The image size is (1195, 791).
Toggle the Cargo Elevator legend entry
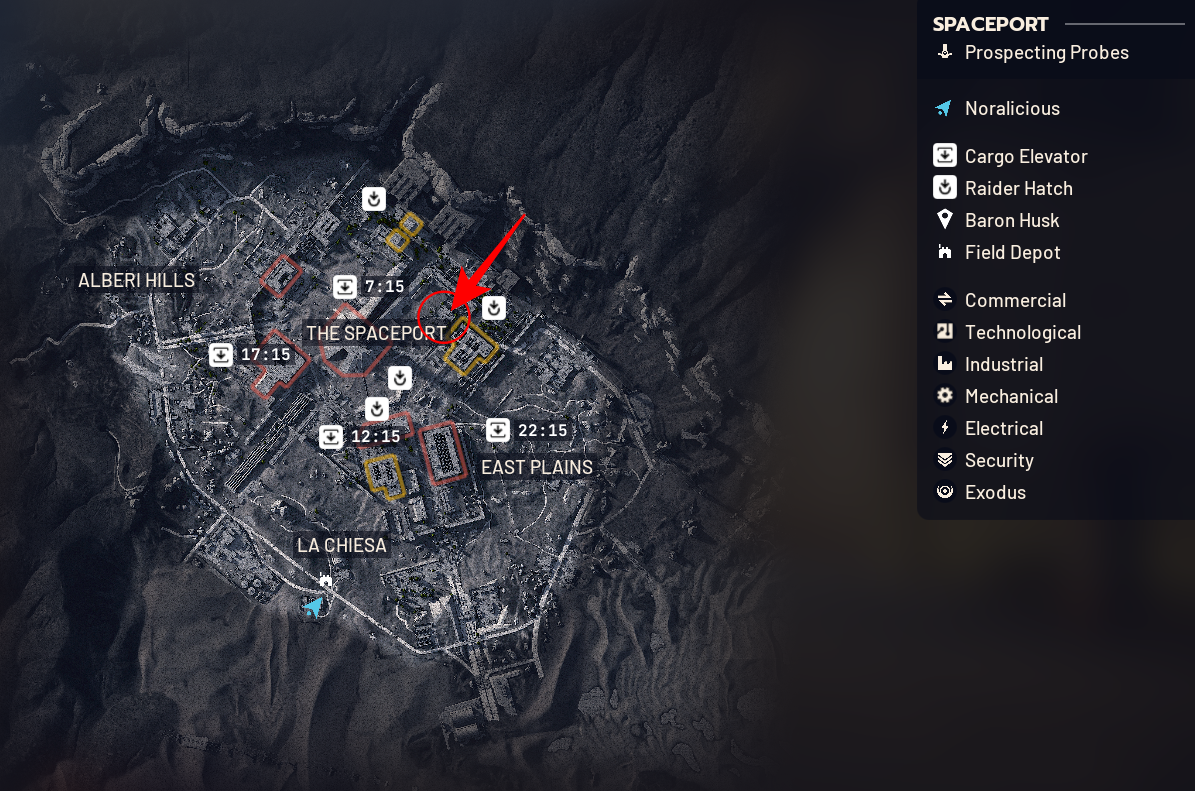tap(1025, 156)
